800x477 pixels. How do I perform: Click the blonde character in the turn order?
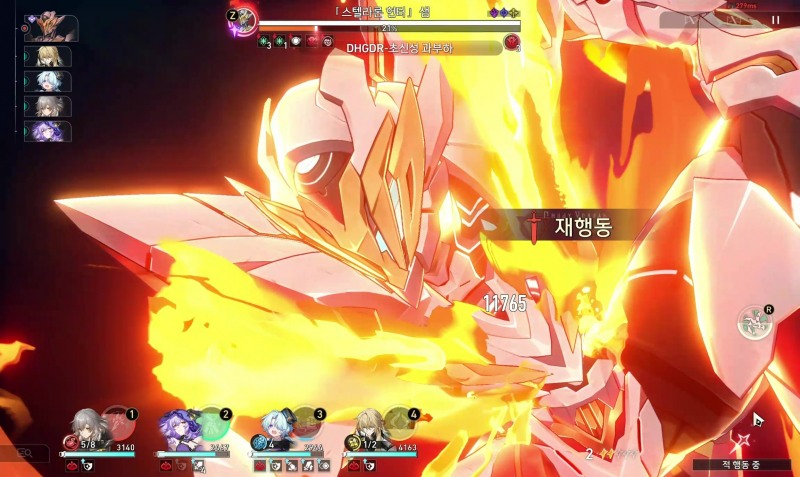[48, 56]
